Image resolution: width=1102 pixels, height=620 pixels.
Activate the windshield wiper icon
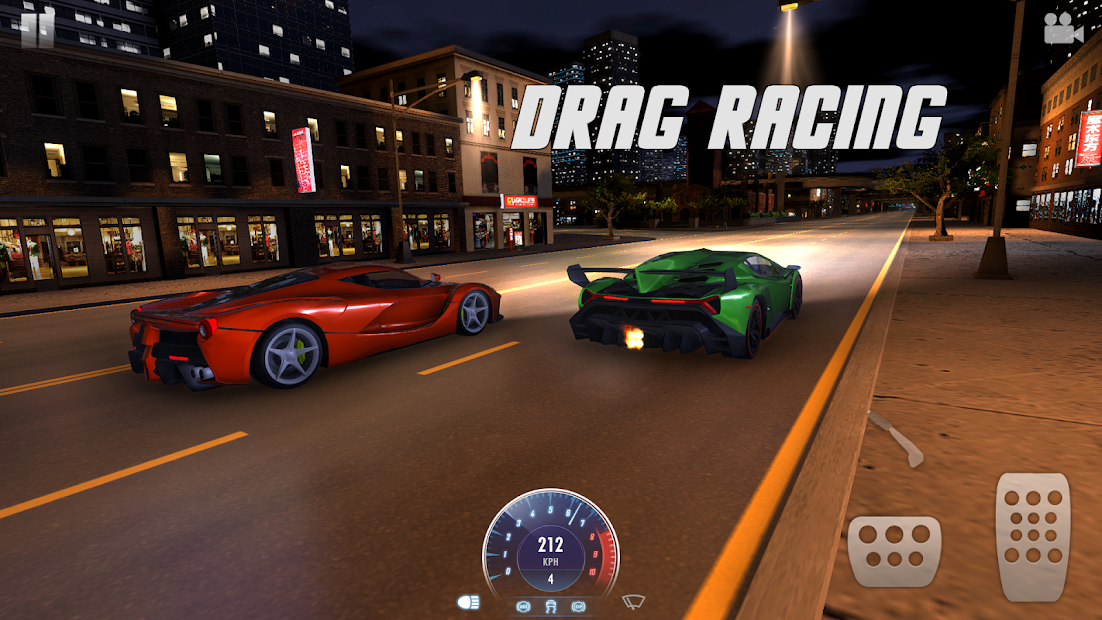click(633, 602)
